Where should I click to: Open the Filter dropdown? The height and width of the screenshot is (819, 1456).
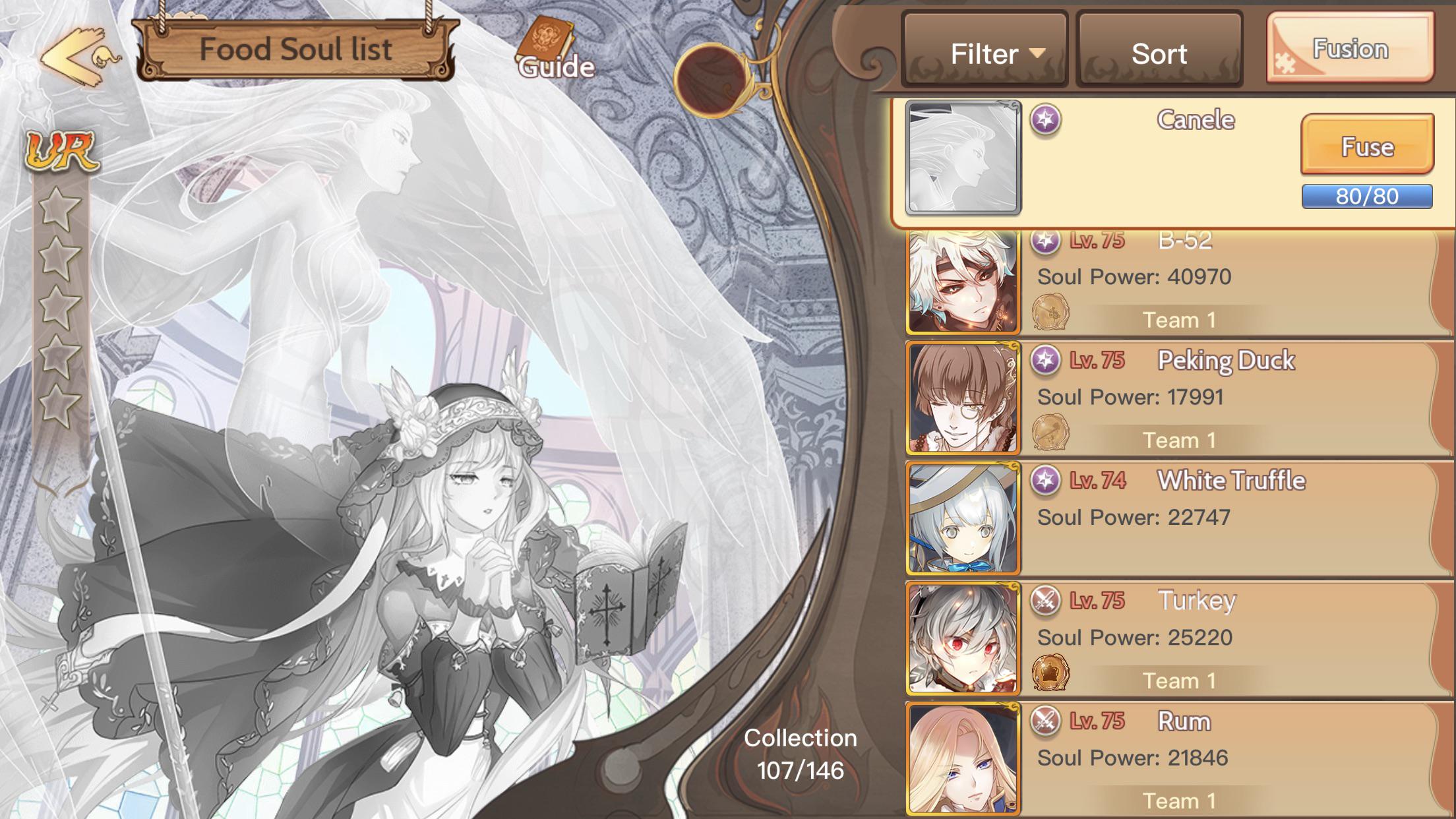tap(984, 53)
